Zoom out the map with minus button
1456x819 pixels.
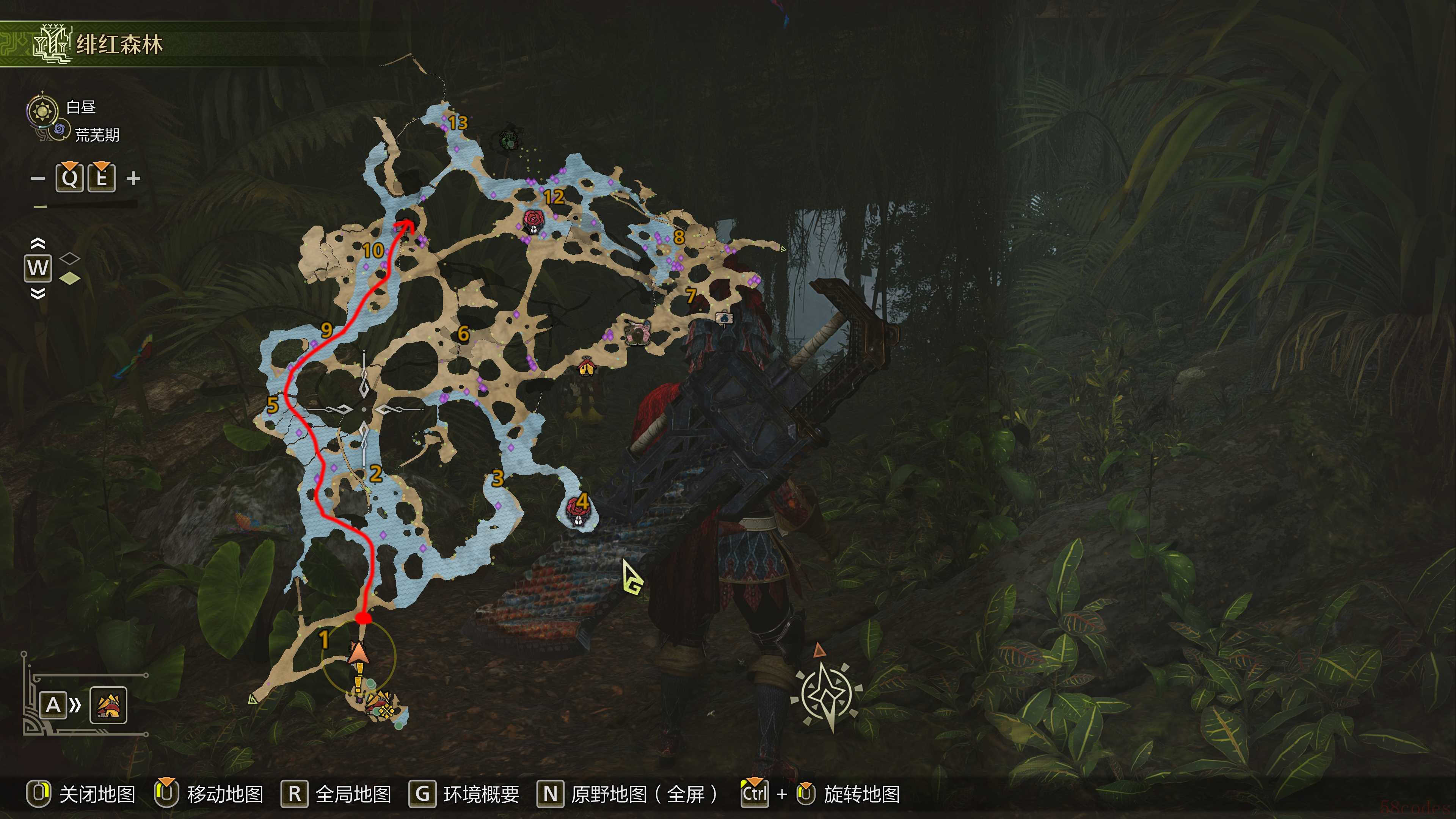coord(38,179)
